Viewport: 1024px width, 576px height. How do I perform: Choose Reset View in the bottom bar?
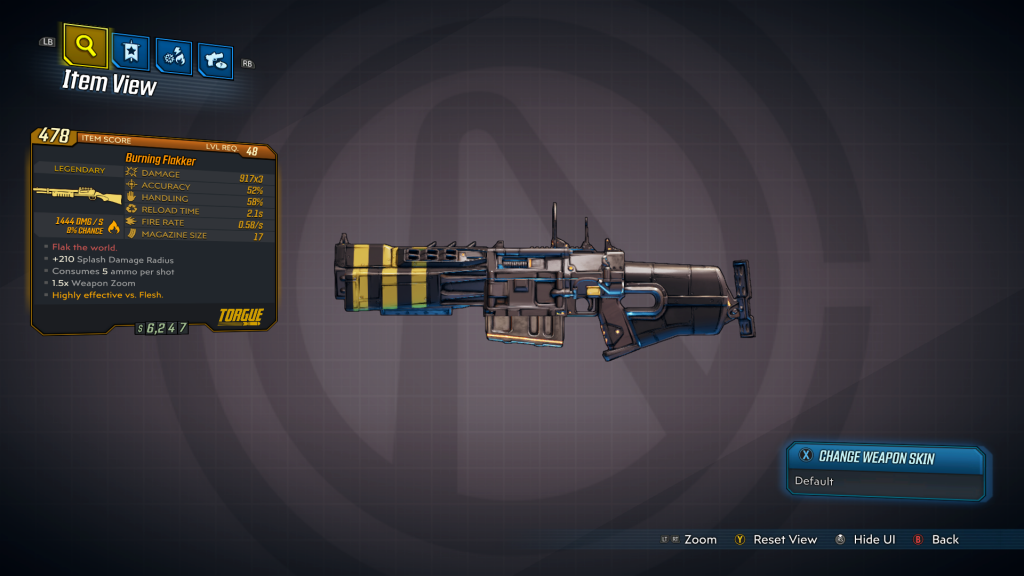(x=775, y=540)
